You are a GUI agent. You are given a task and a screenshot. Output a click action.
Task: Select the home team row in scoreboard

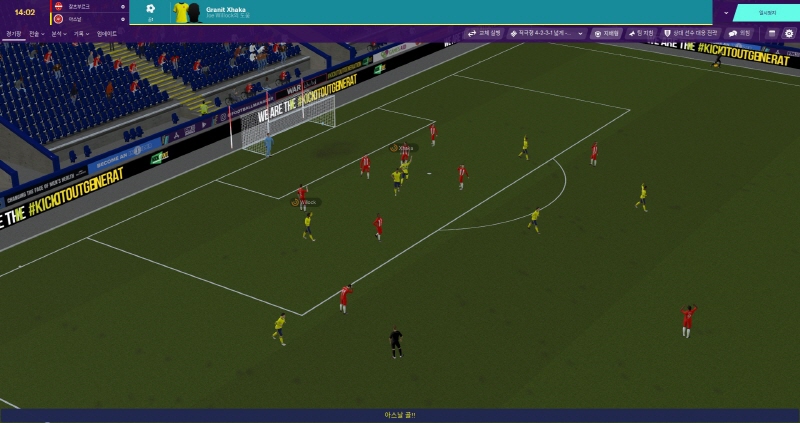[x=88, y=6]
